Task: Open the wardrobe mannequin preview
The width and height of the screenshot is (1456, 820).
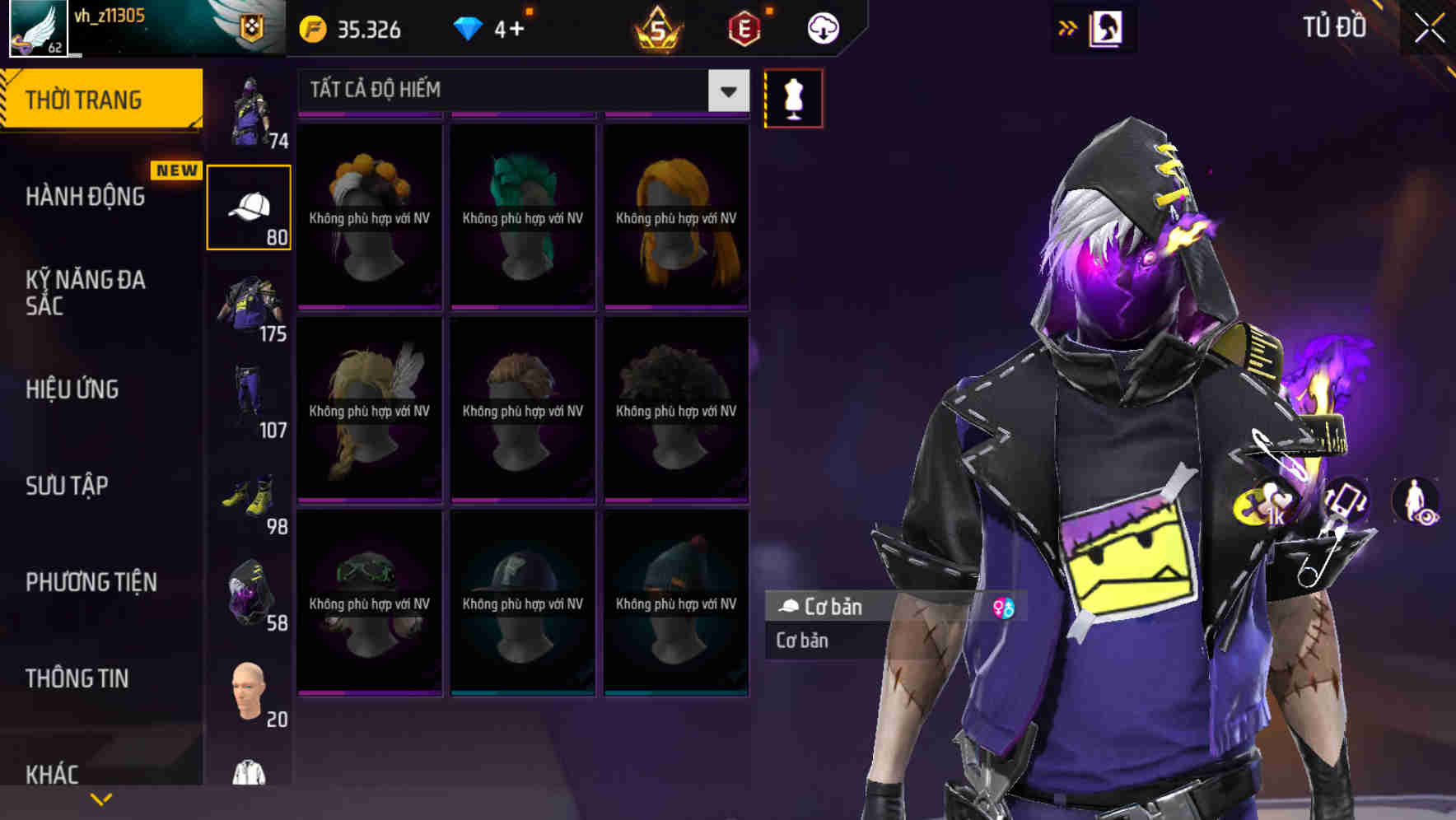Action: 793,97
